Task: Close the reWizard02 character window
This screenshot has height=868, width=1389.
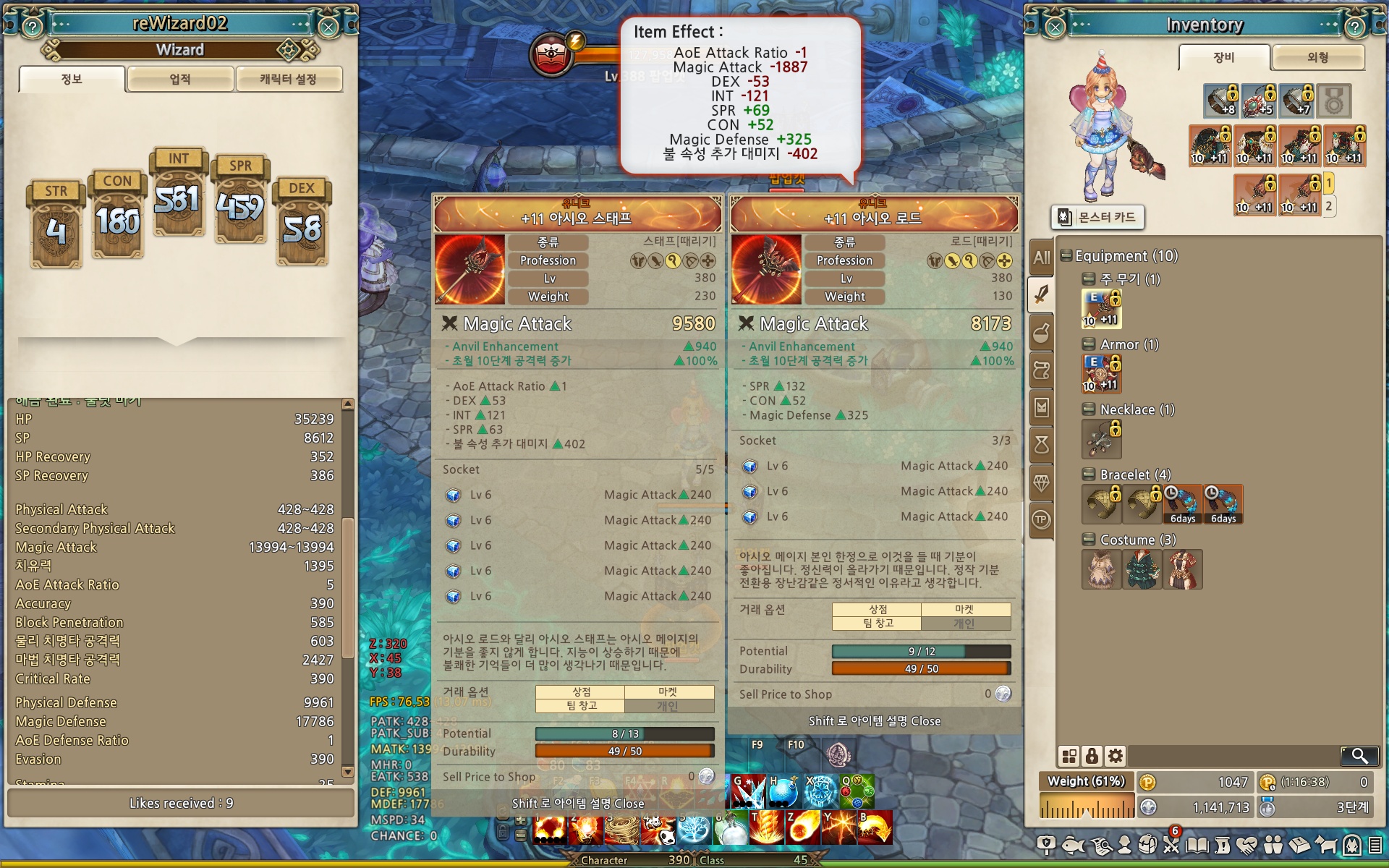Action: [328, 27]
